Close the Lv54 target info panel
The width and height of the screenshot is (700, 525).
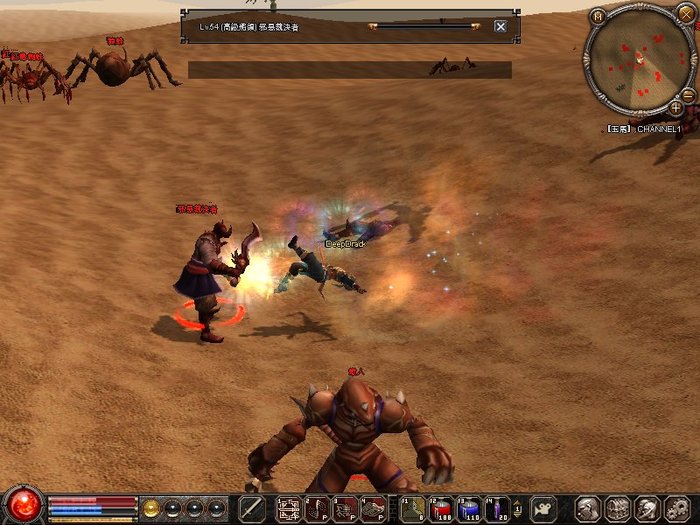(x=500, y=26)
